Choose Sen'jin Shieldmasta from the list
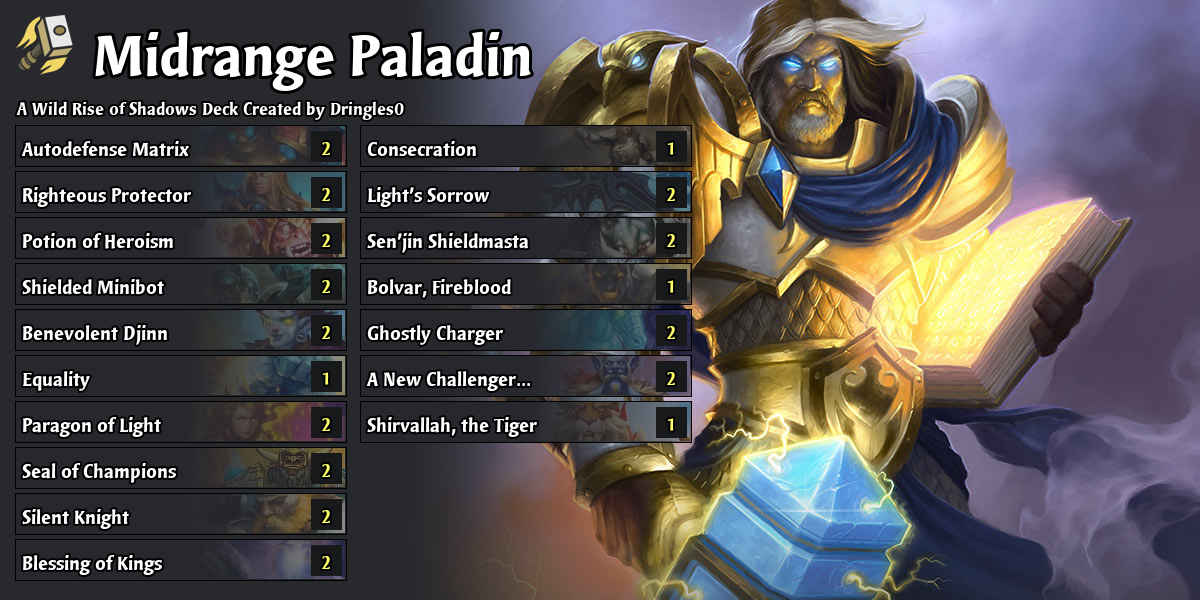Screen dimensions: 1200x600 pos(525,242)
